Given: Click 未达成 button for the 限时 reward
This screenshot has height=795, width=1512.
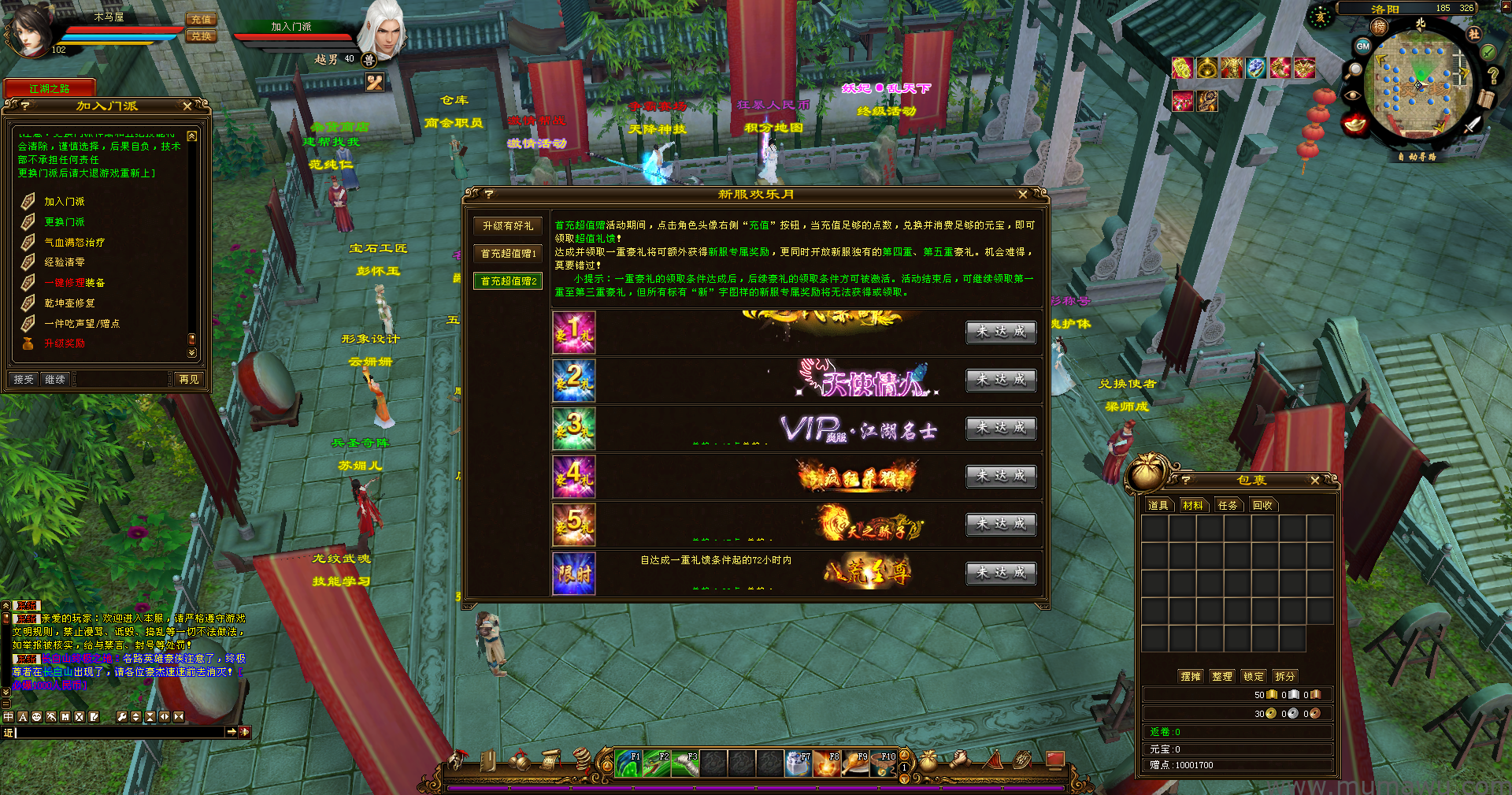Looking at the screenshot, I should [1000, 573].
